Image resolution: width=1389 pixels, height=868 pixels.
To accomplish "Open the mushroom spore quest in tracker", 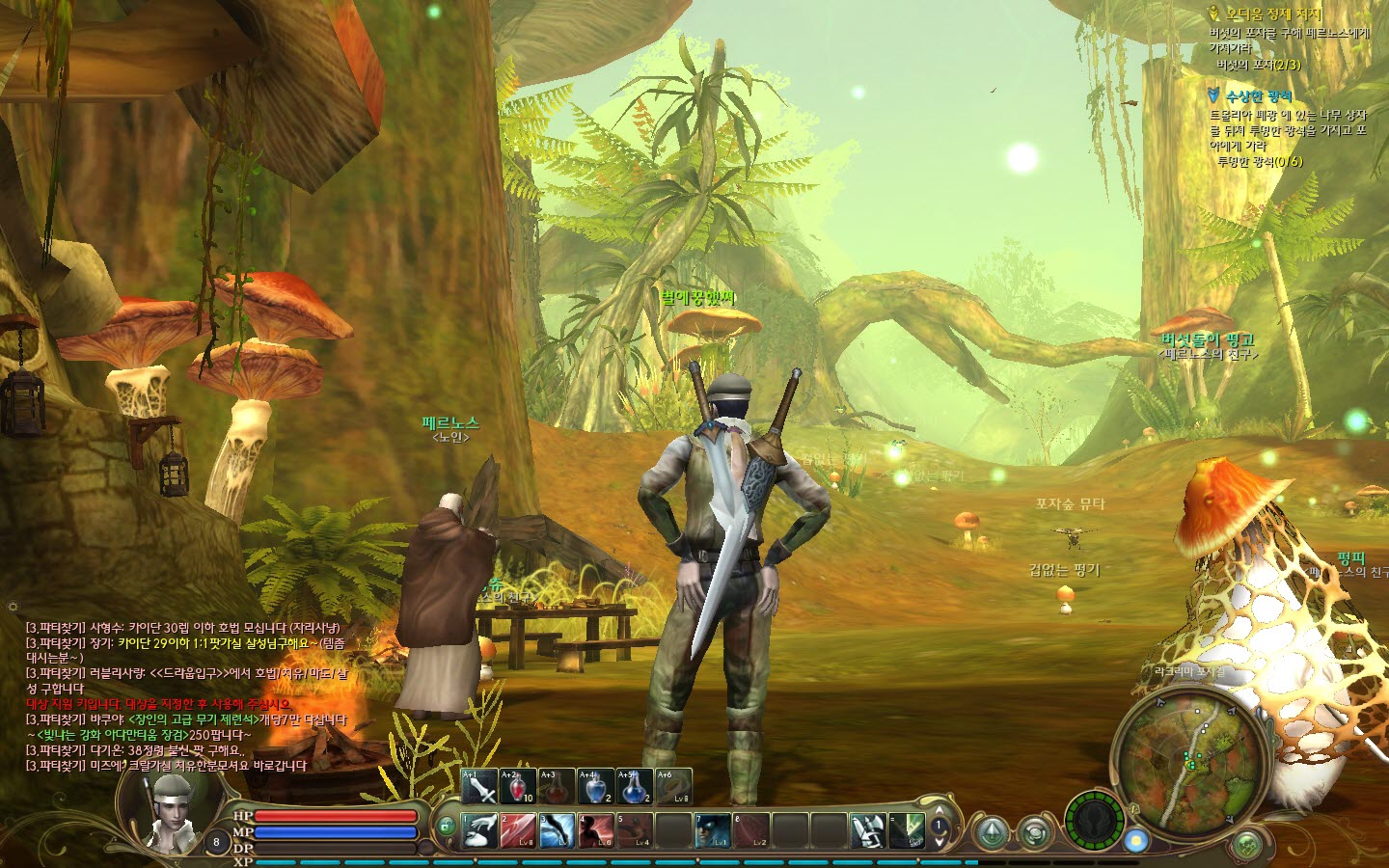I will point(1273,14).
